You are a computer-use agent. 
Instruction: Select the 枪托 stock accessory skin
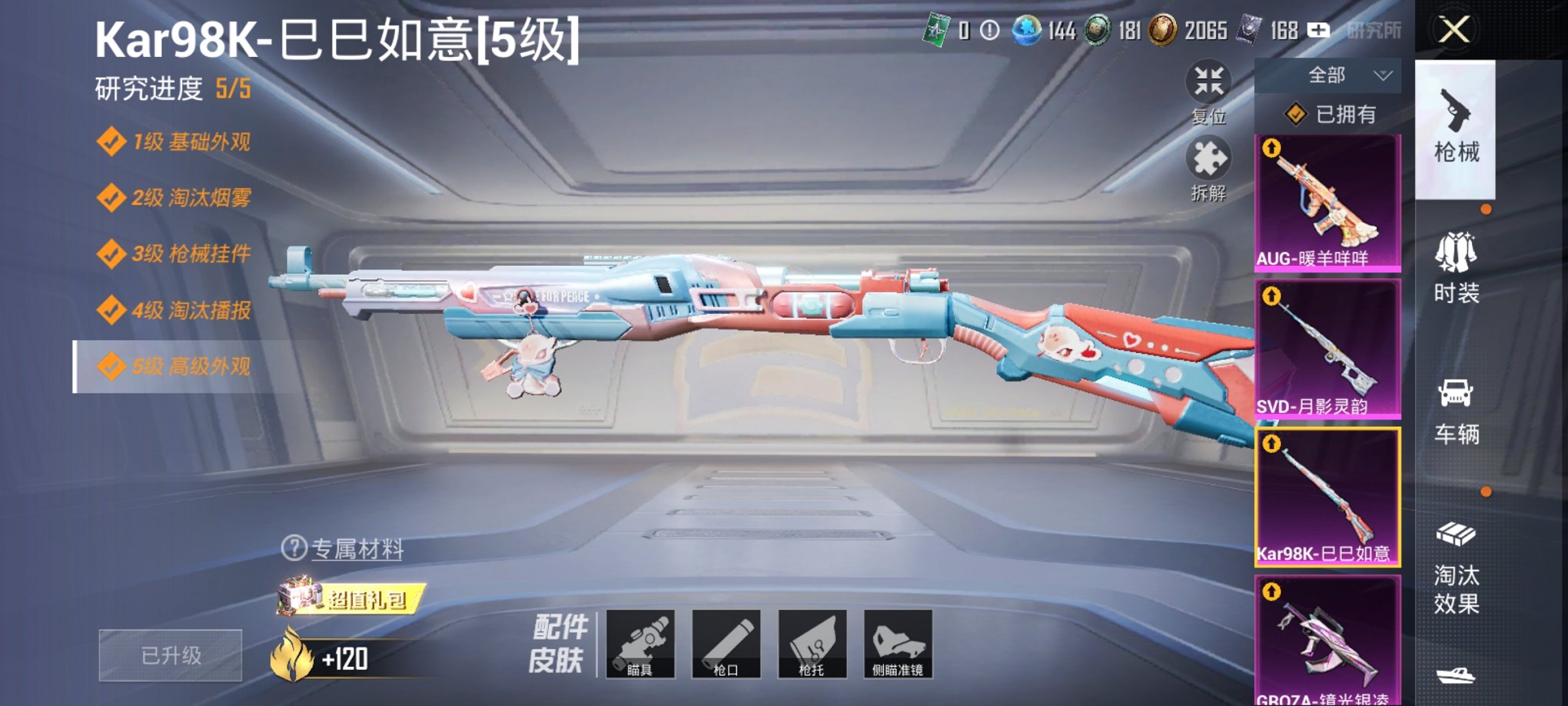pyautogui.click(x=812, y=644)
